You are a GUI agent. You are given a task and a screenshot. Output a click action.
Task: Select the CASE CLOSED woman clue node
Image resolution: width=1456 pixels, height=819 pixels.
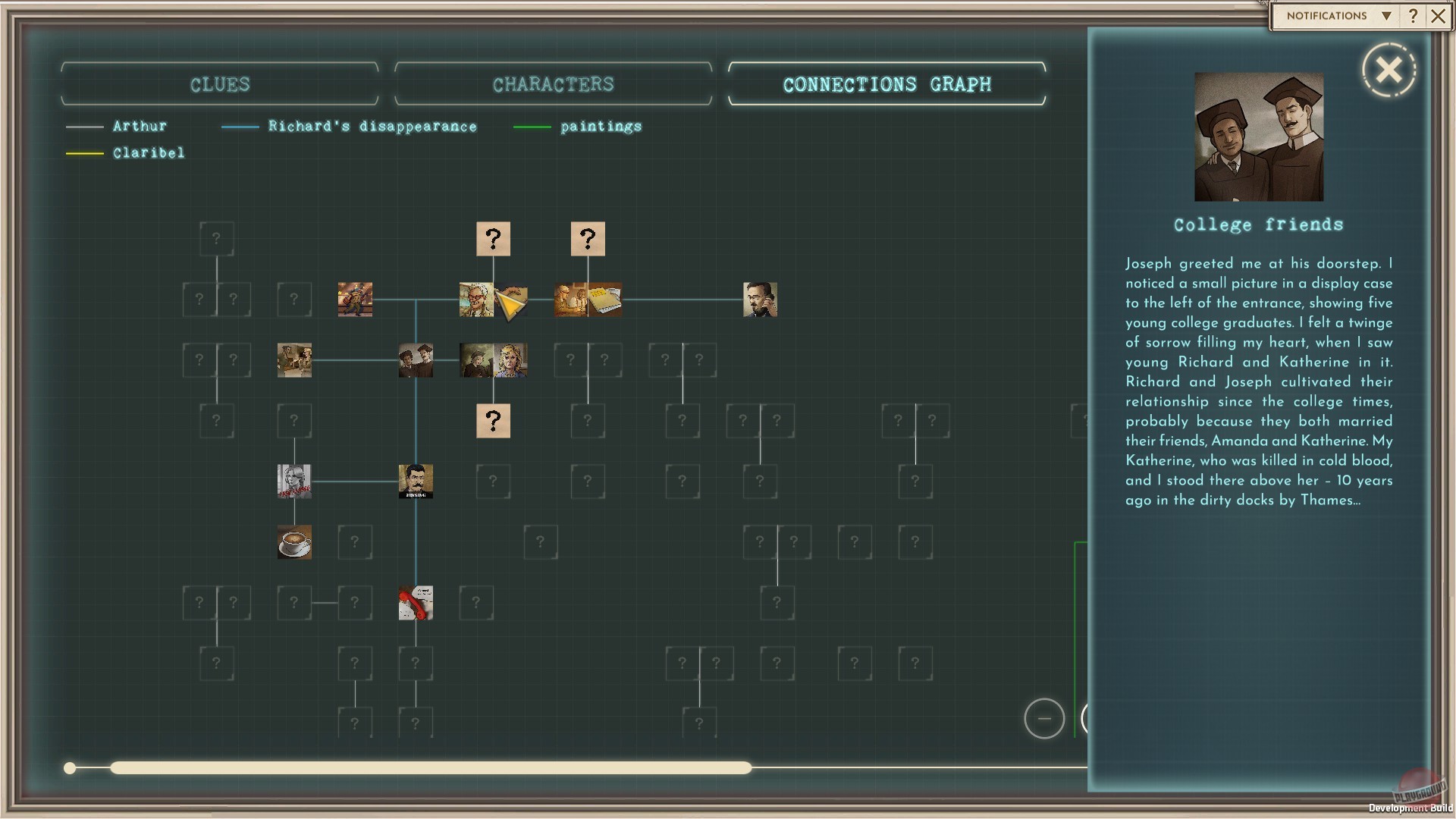[294, 481]
